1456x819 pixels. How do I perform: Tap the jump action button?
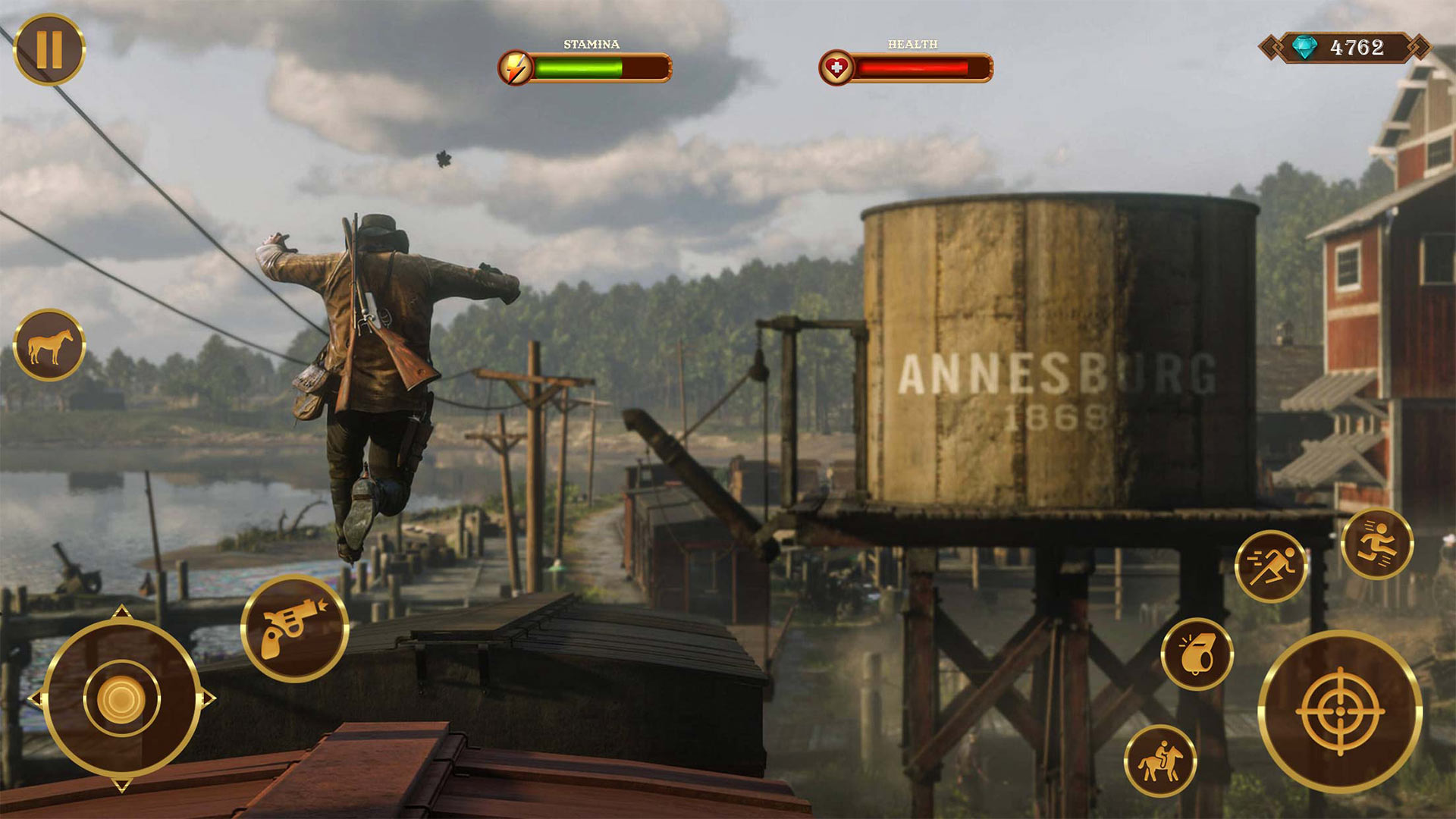pos(1376,544)
